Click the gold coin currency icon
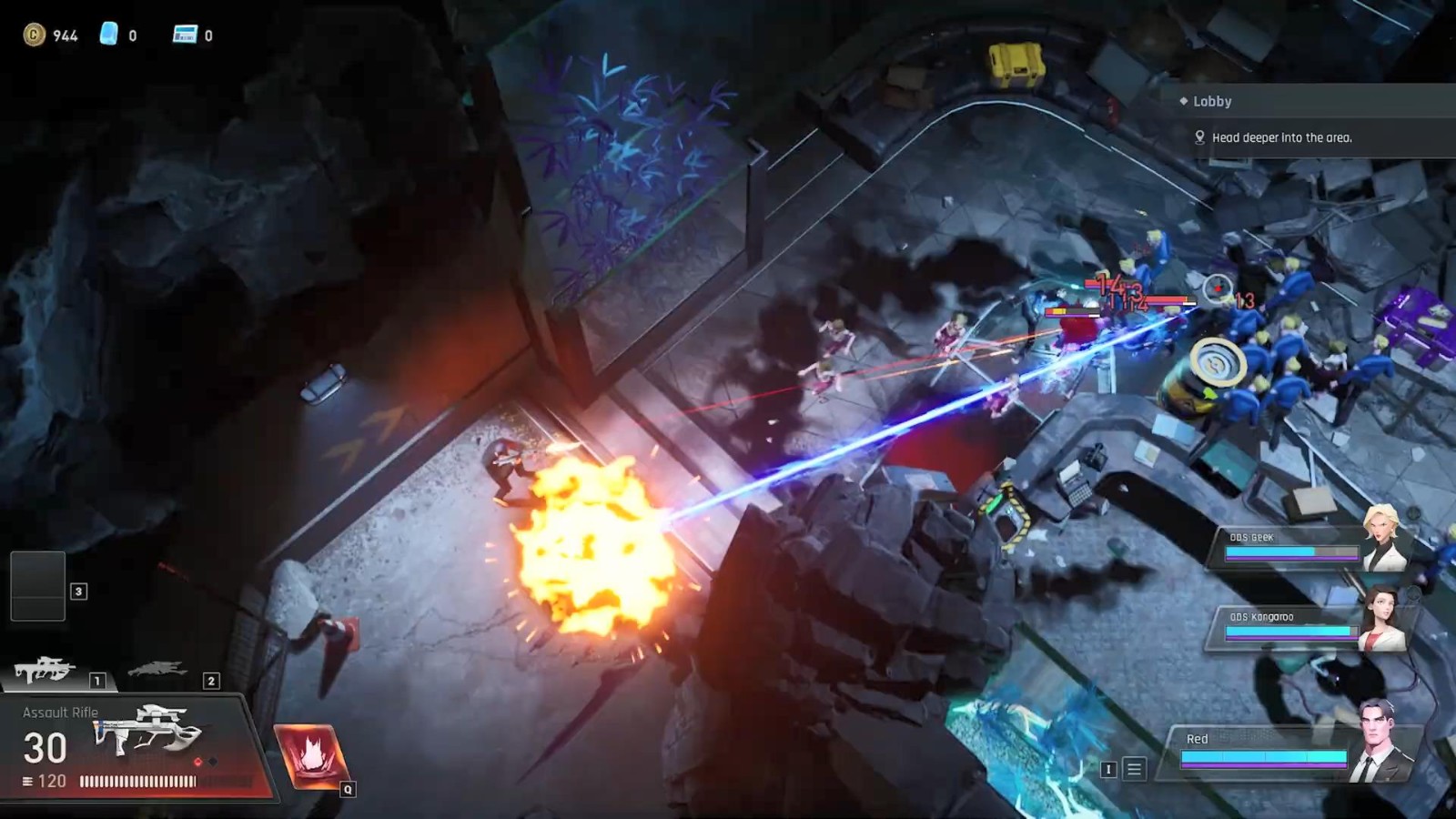Screen dimensions: 1456x819 35,35
